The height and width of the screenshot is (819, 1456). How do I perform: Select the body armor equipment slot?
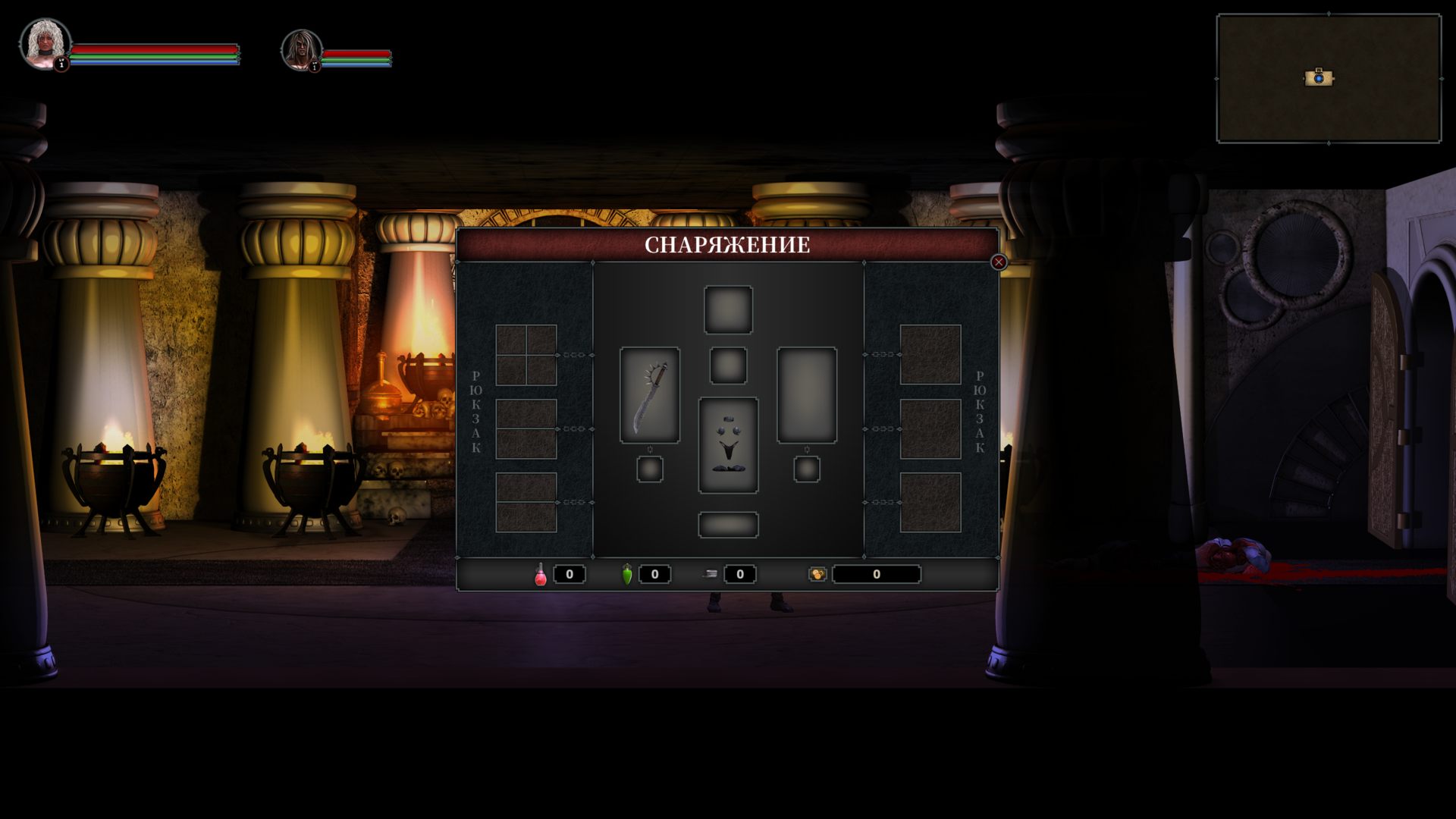click(x=728, y=445)
